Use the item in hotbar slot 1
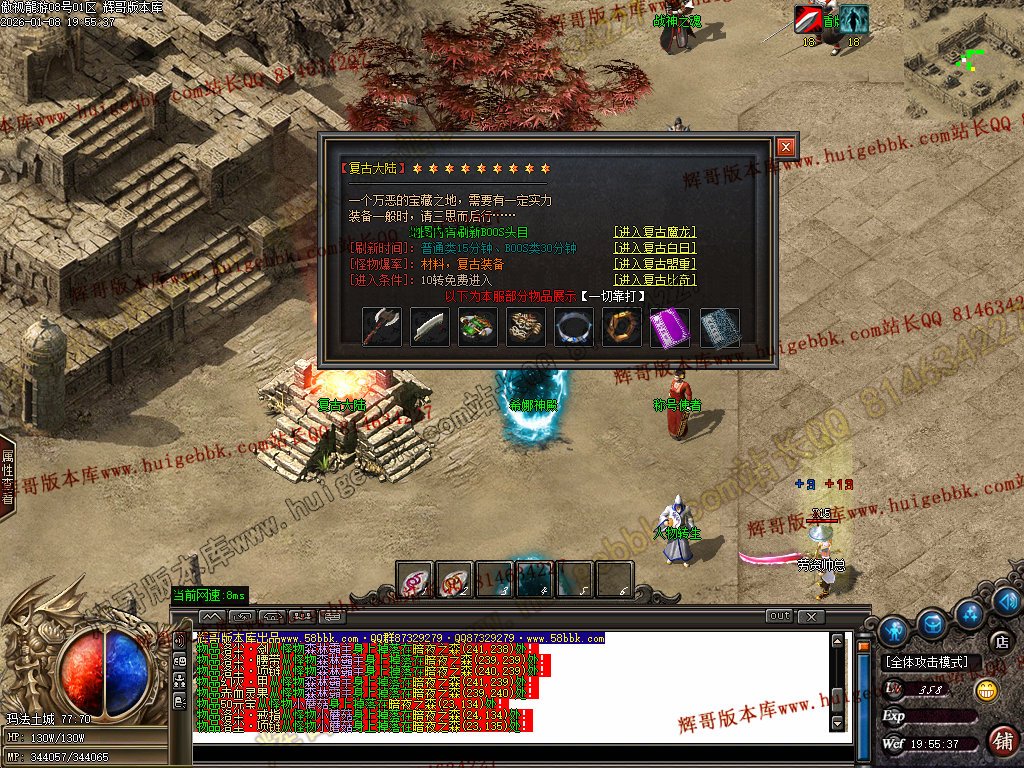The image size is (1024, 768). point(415,580)
